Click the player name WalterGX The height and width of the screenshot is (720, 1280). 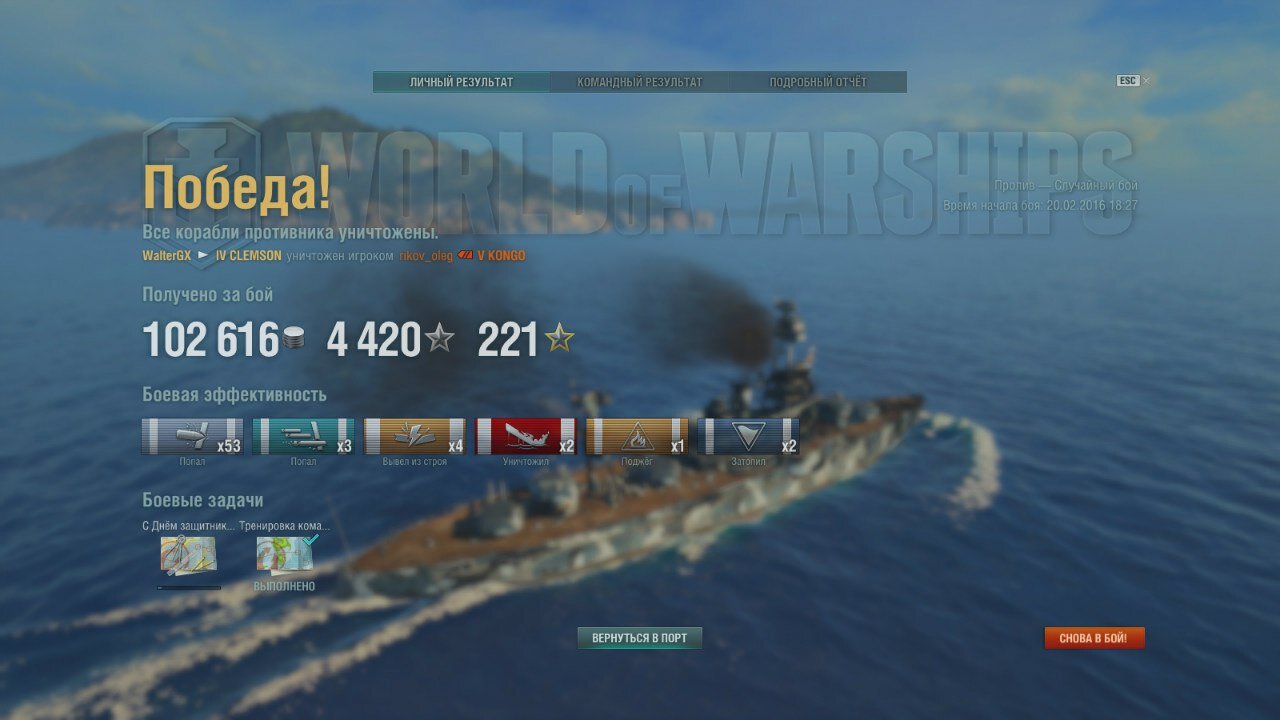click(x=166, y=256)
